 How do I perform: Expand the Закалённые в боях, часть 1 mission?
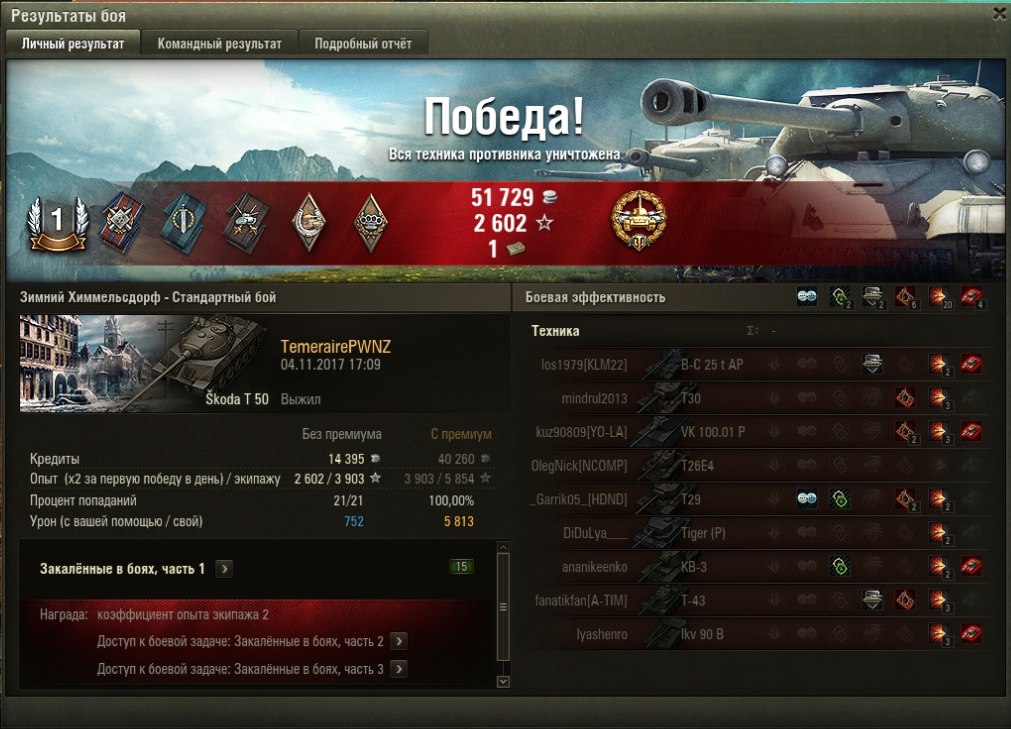225,569
